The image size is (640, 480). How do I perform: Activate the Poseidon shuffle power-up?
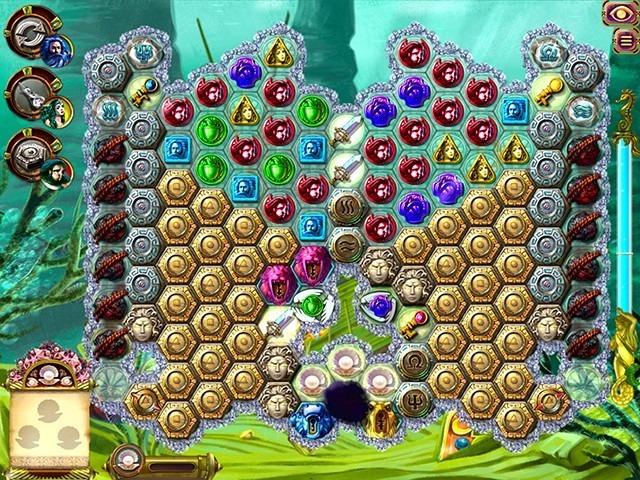(x=30, y=33)
